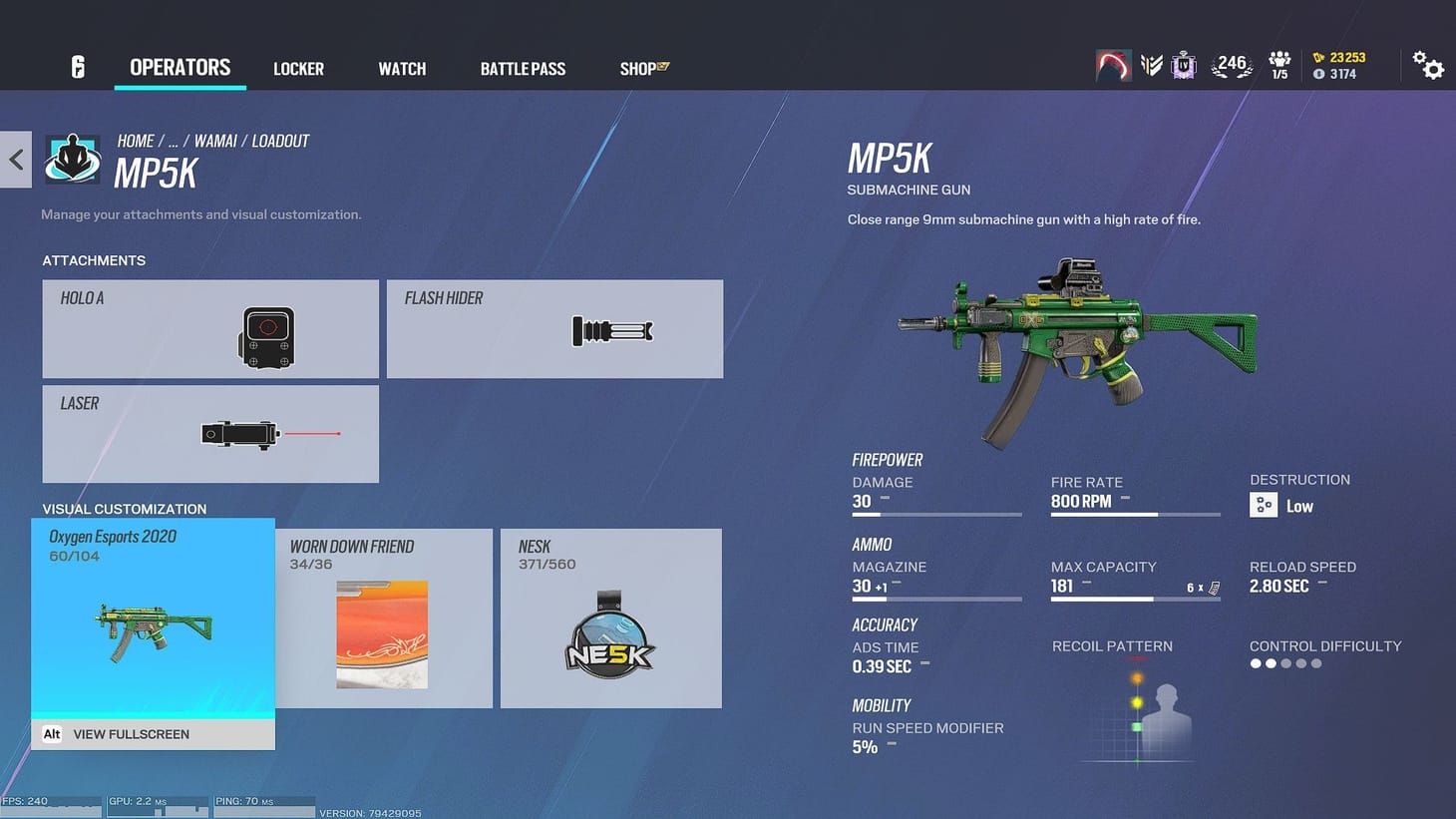
Task: Switch to the BATTLE PASS tab
Action: point(523,68)
